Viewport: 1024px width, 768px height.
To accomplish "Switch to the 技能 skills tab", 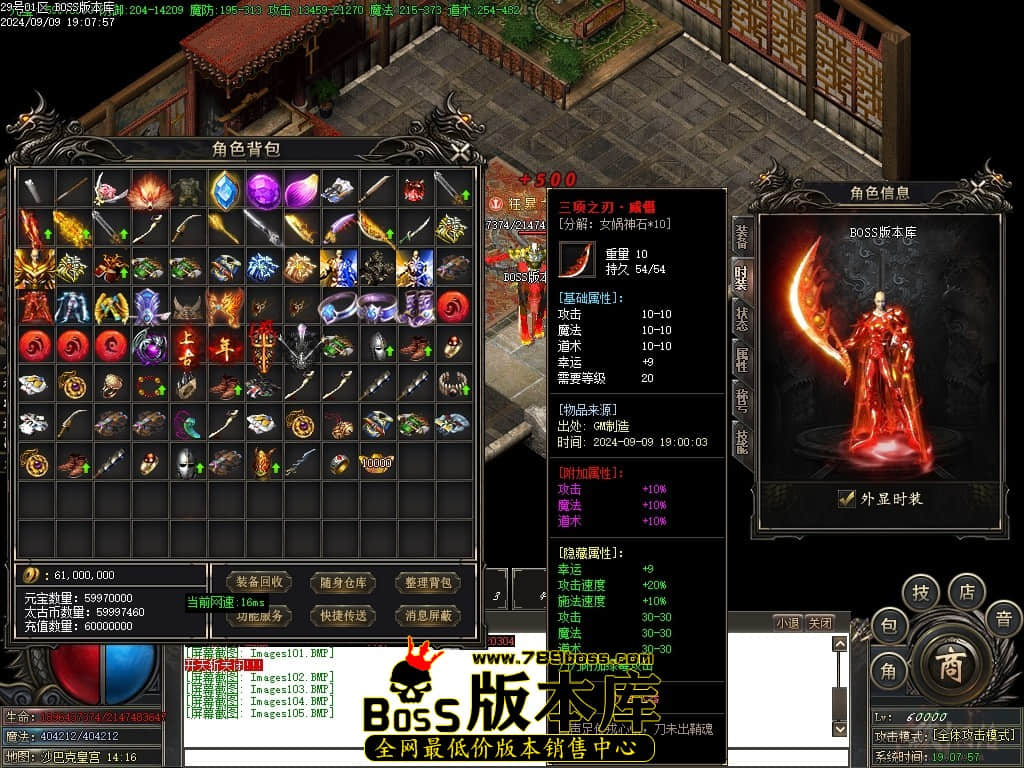I will coord(741,440).
